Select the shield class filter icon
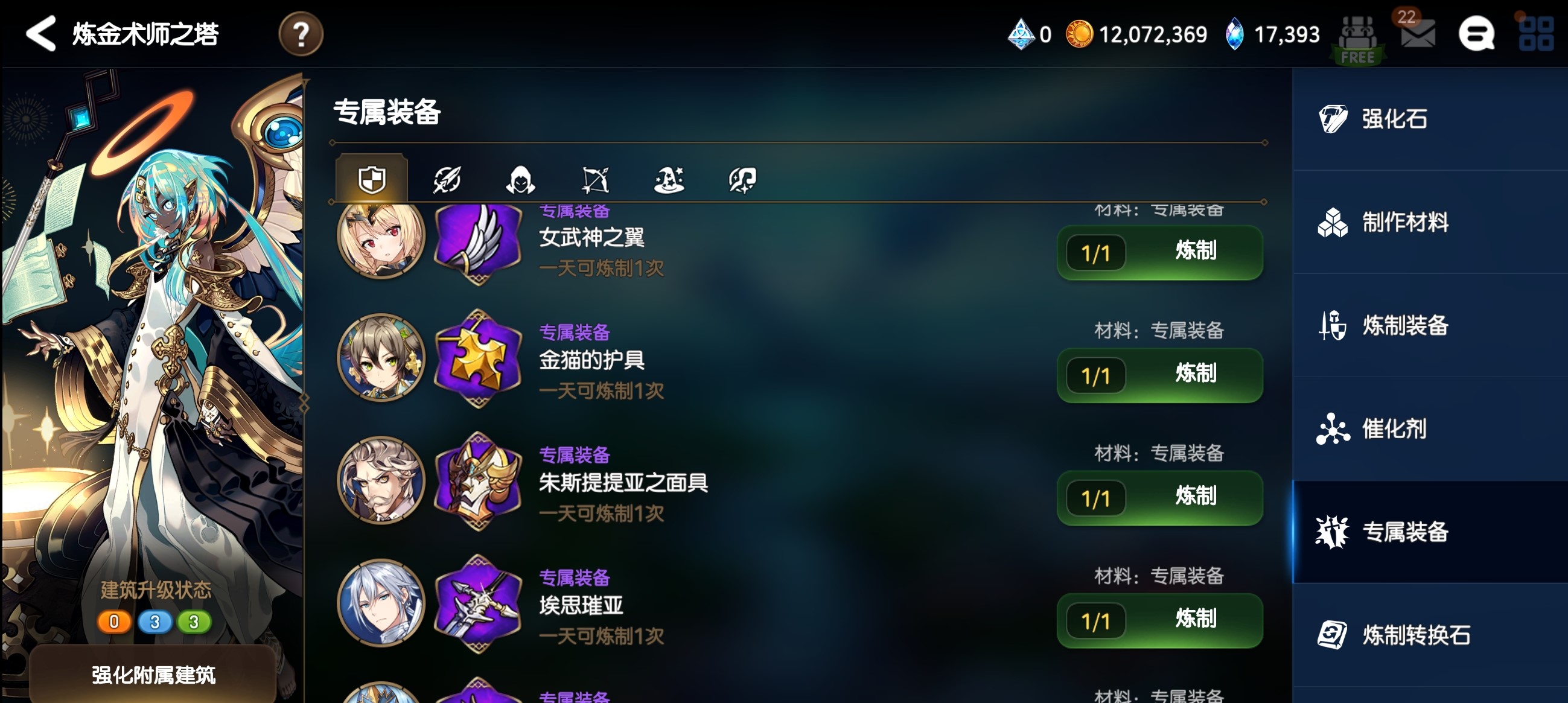The width and height of the screenshot is (1568, 703). [371, 179]
